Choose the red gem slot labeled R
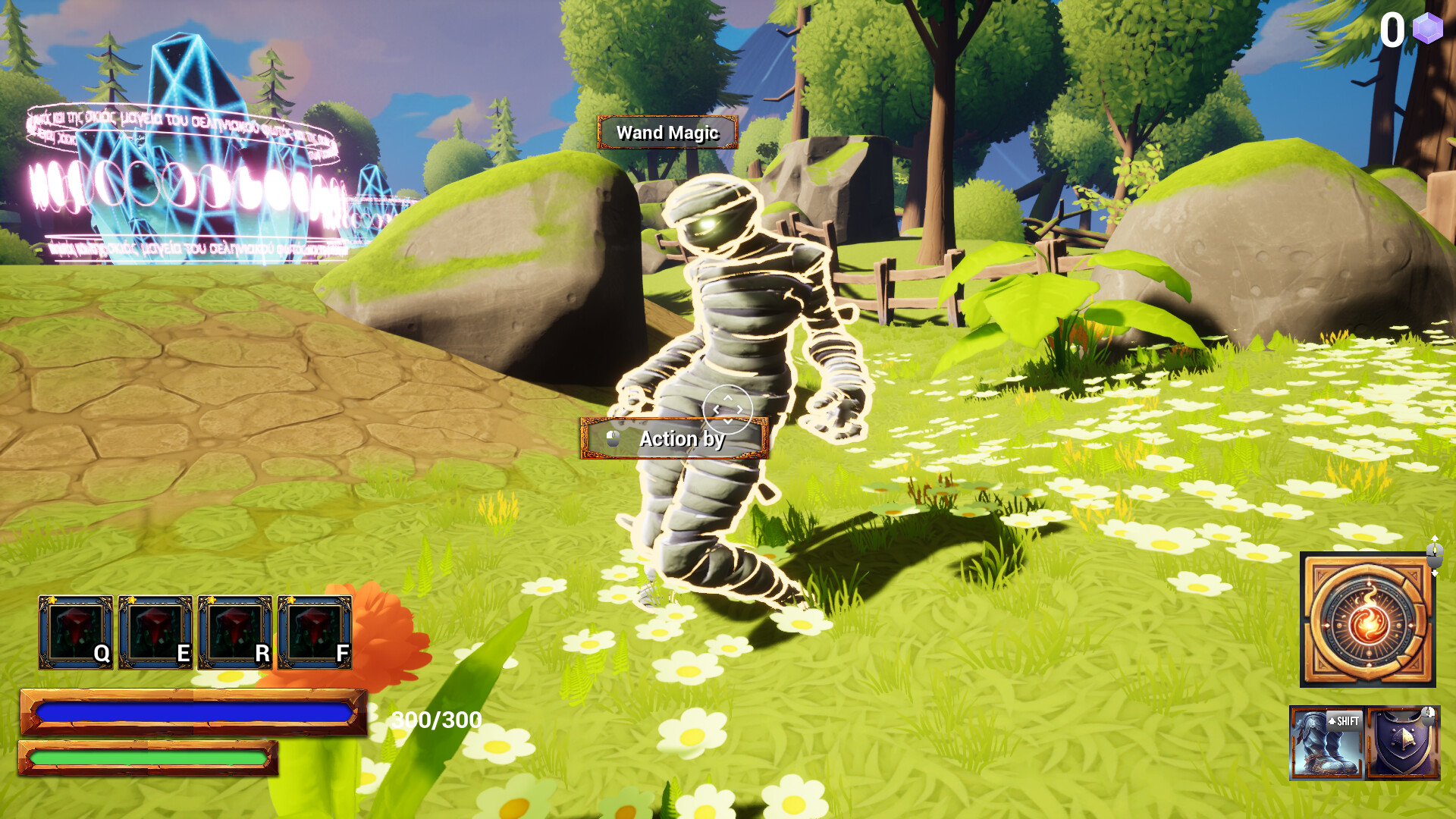The width and height of the screenshot is (1456, 819). tap(235, 632)
